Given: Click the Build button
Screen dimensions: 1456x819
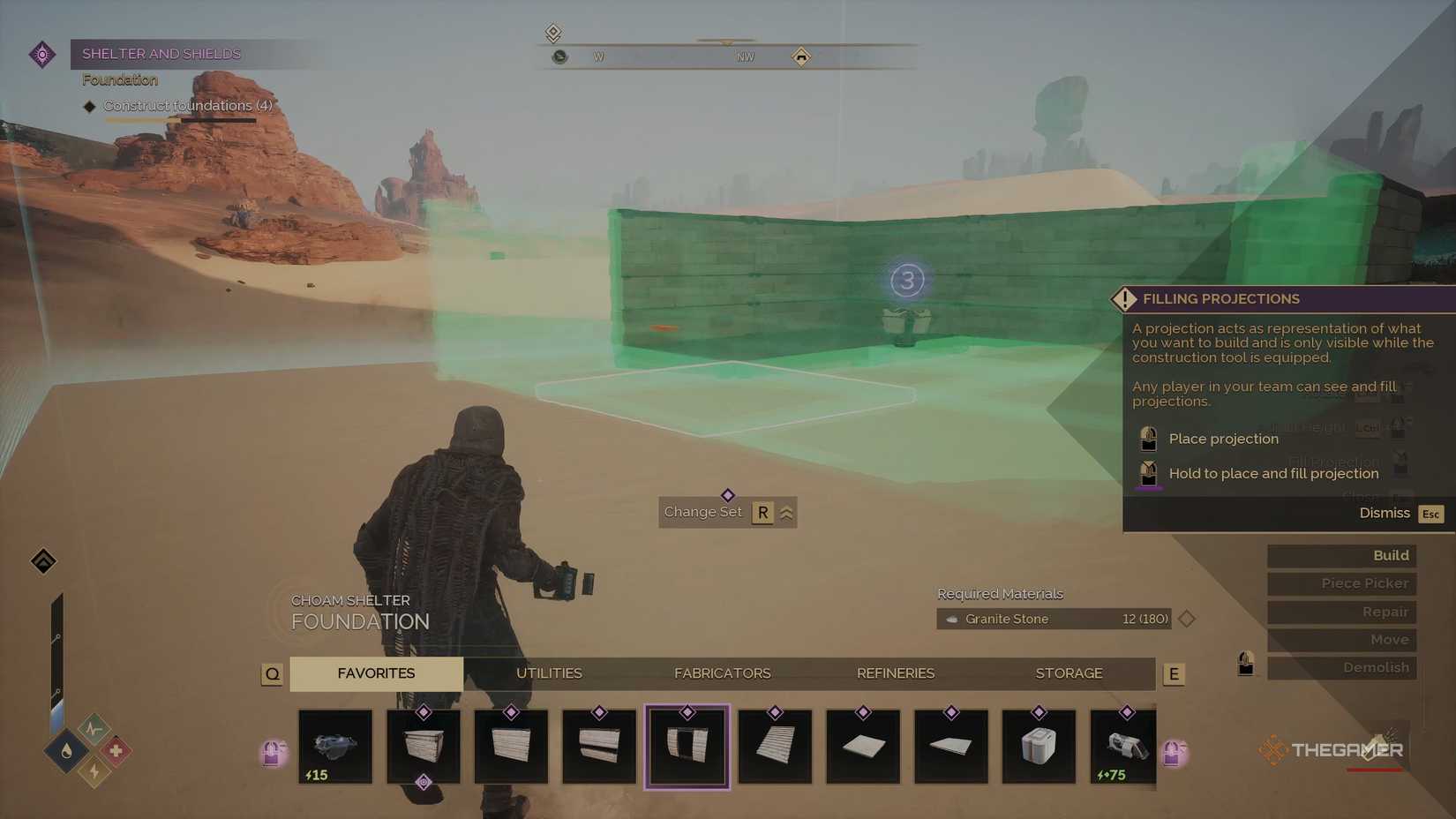Looking at the screenshot, I should [1340, 555].
